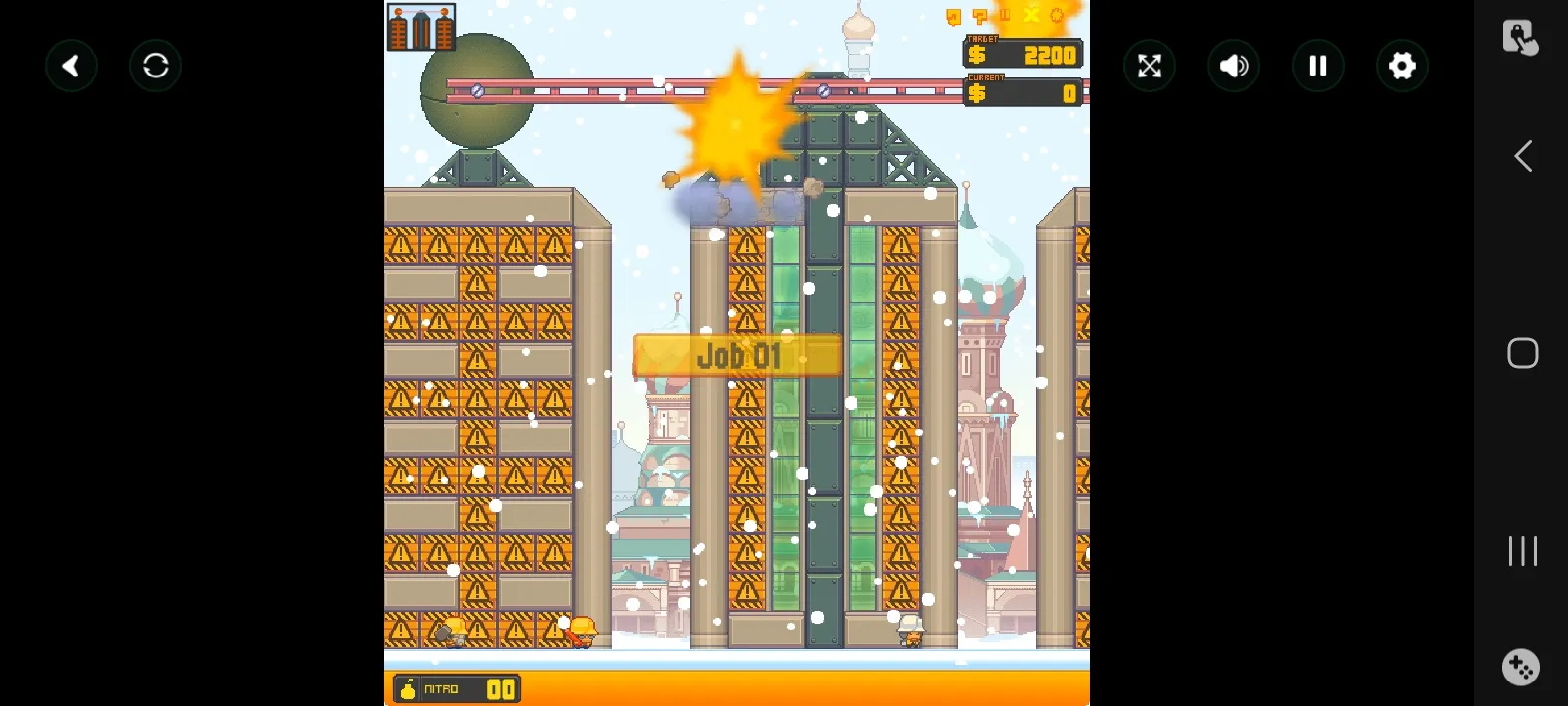Go back with the left arrow button
The width and height of the screenshot is (1568, 706).
(x=72, y=66)
